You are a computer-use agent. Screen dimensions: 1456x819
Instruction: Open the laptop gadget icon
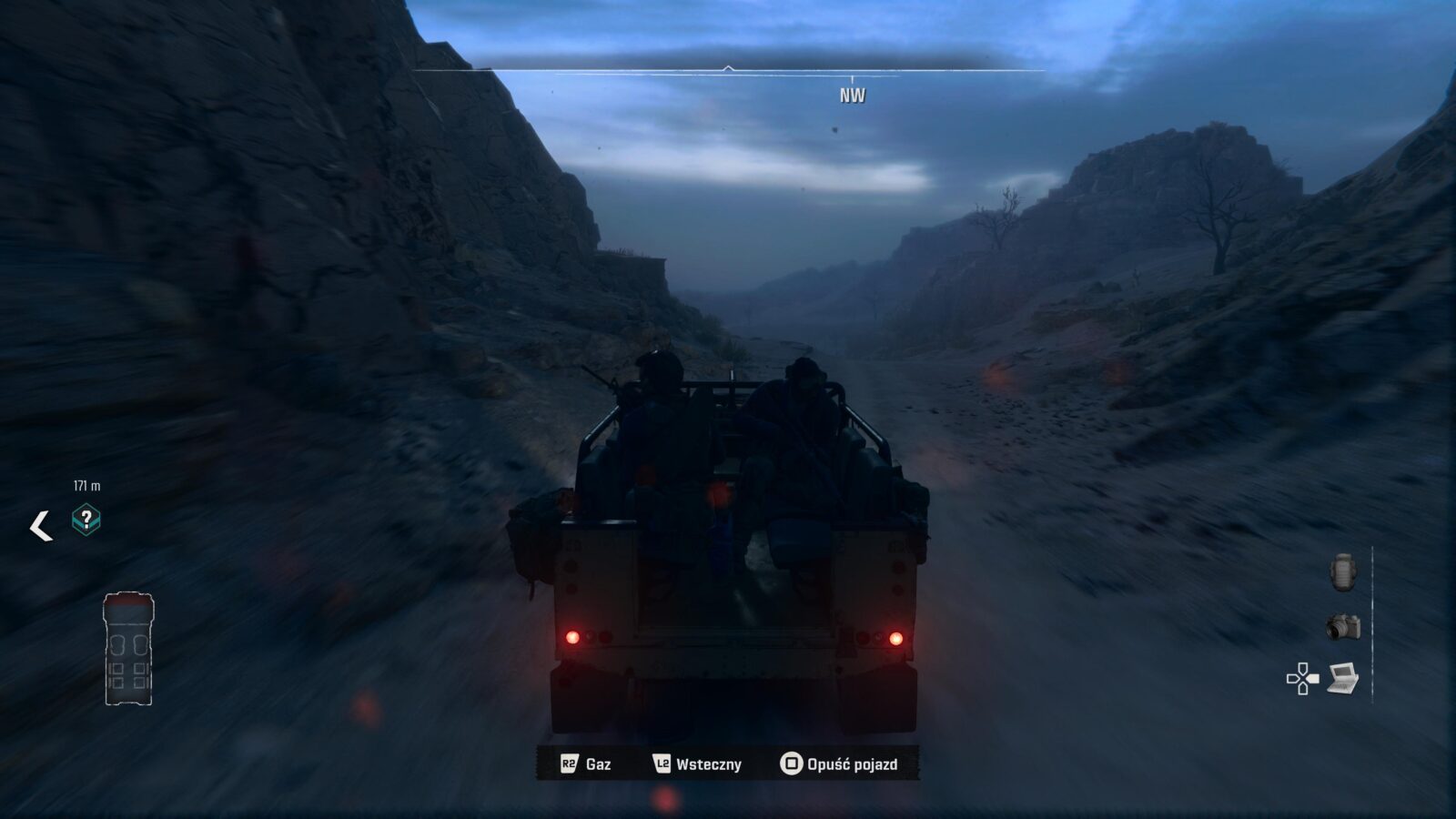(1343, 678)
